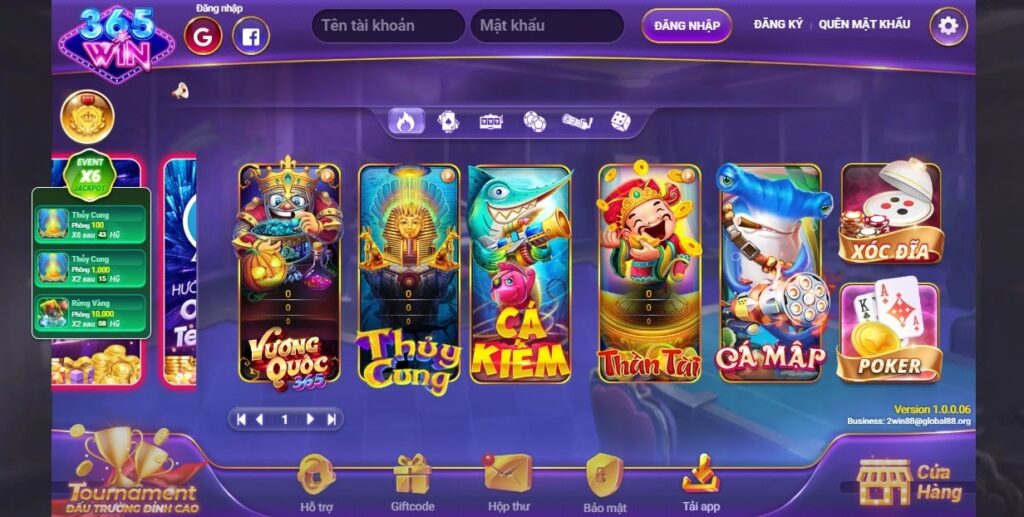1024x517 pixels.
Task: Open the Đăng Ký registration link
Action: tap(778, 24)
